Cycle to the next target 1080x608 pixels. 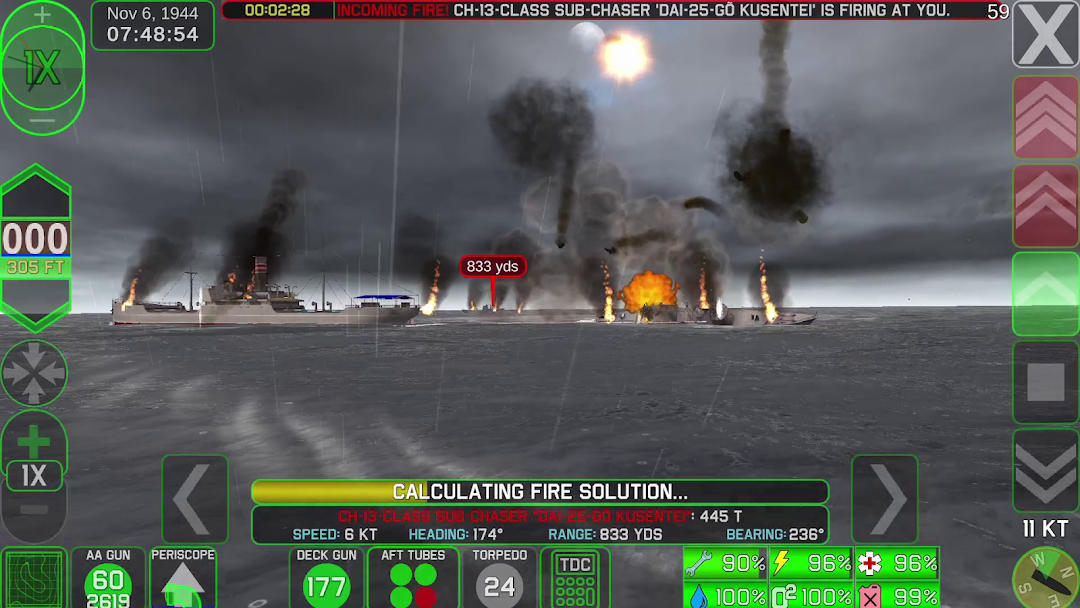[x=885, y=499]
